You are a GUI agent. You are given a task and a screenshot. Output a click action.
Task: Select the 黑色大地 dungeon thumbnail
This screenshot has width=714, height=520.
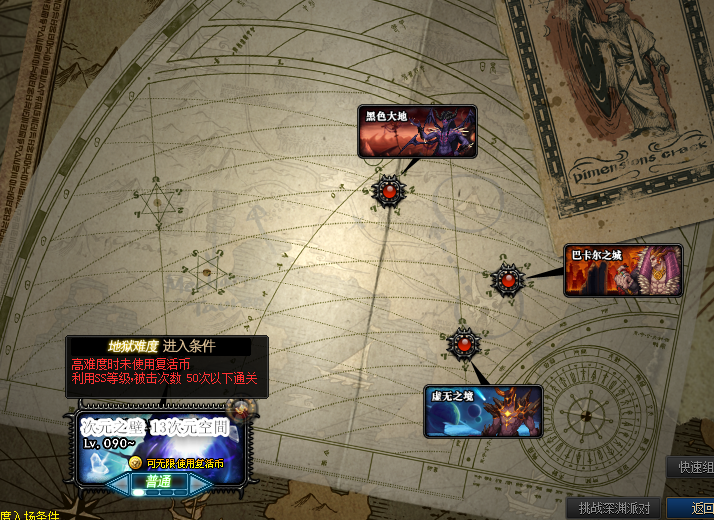point(418,132)
